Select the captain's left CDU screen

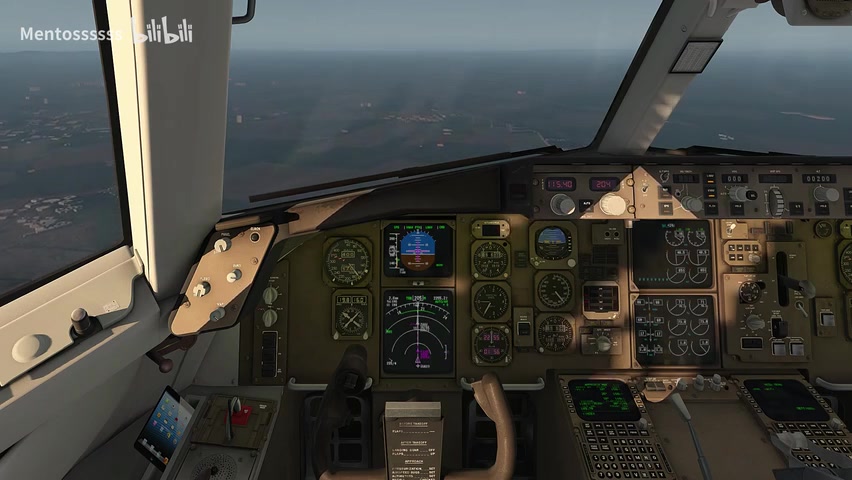pyautogui.click(x=604, y=399)
